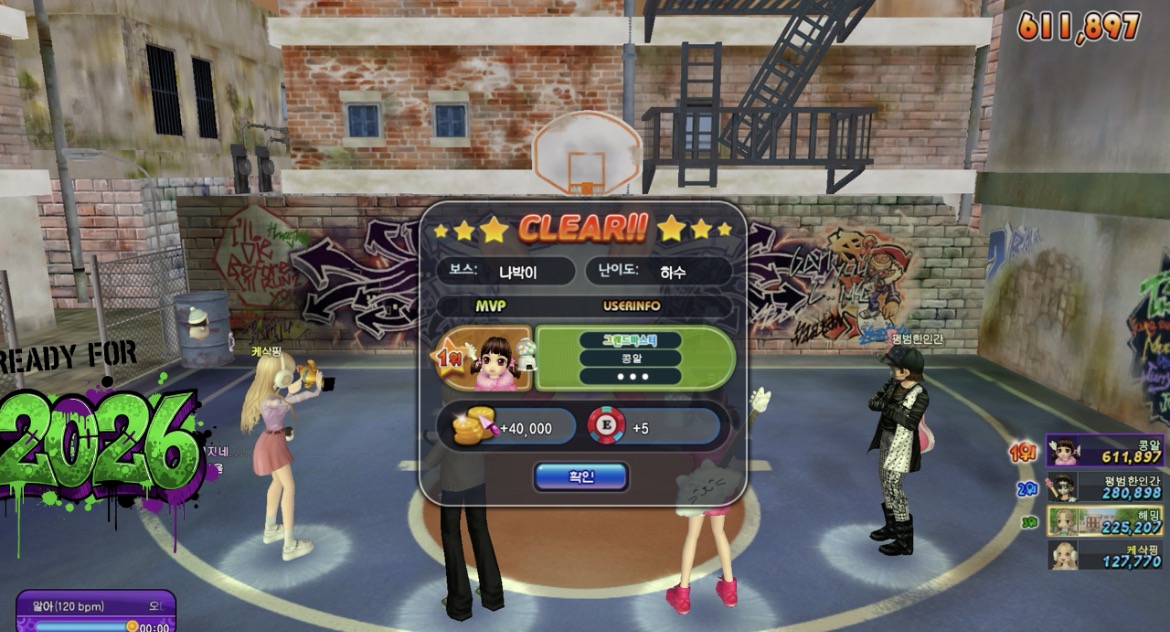Select 평범한인간 row in the ranking list
The image size is (1170, 632).
[x=1105, y=487]
